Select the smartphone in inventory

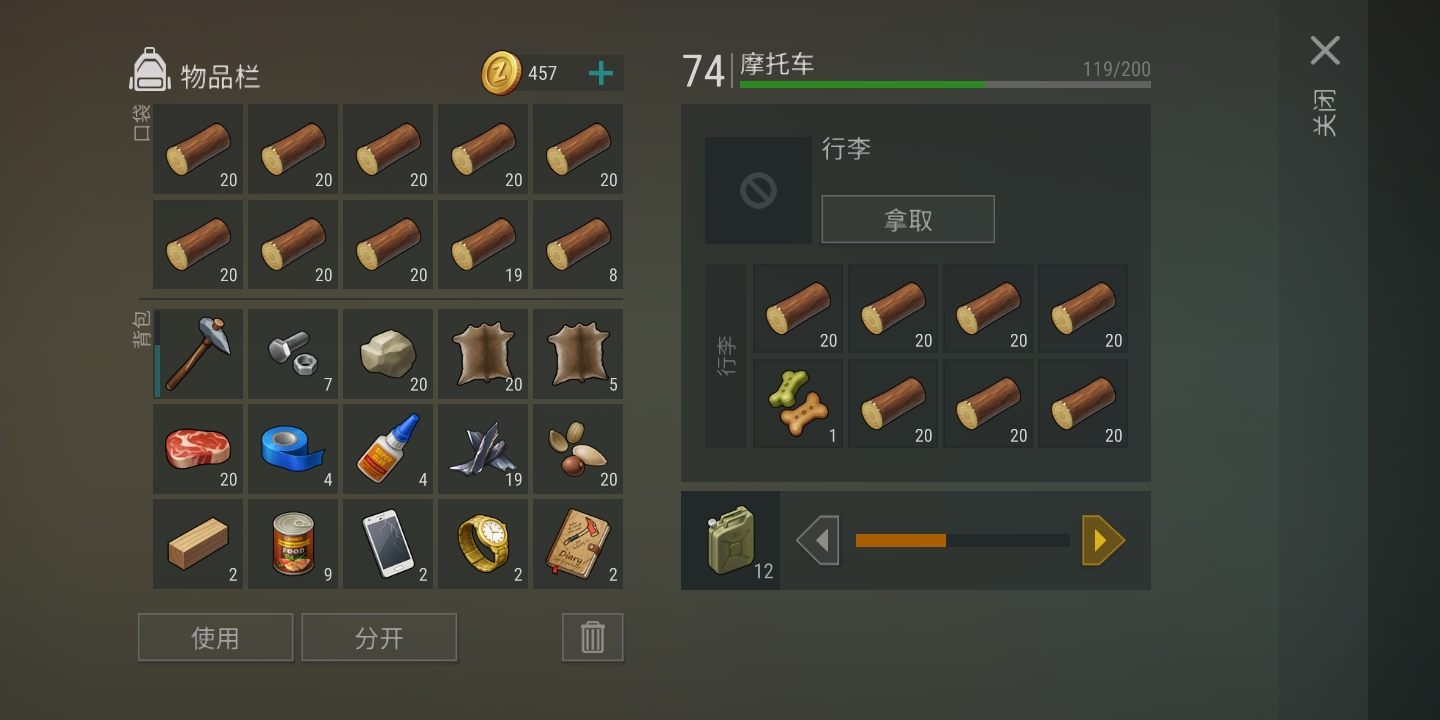387,543
